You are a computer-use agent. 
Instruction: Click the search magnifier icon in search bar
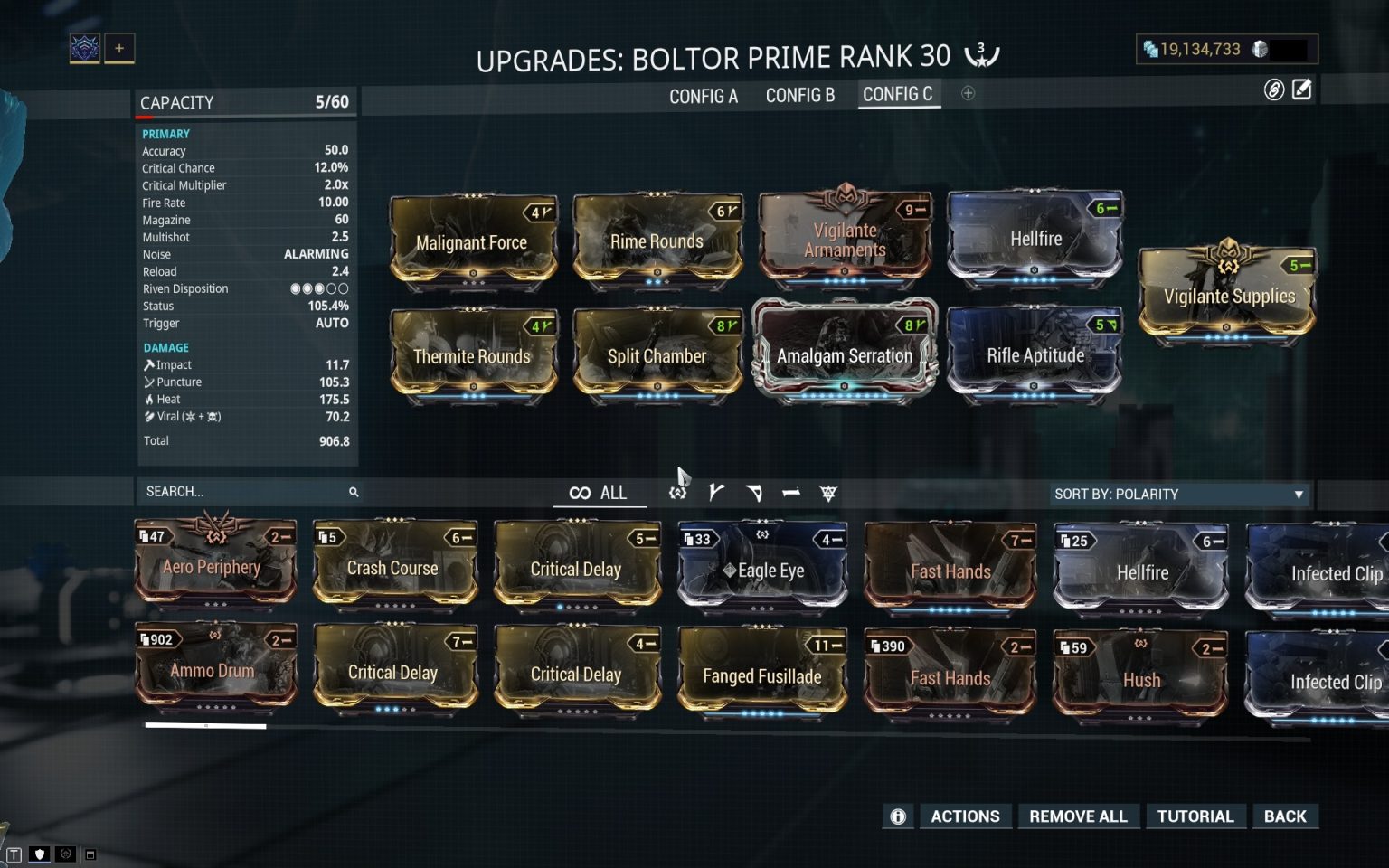click(353, 492)
